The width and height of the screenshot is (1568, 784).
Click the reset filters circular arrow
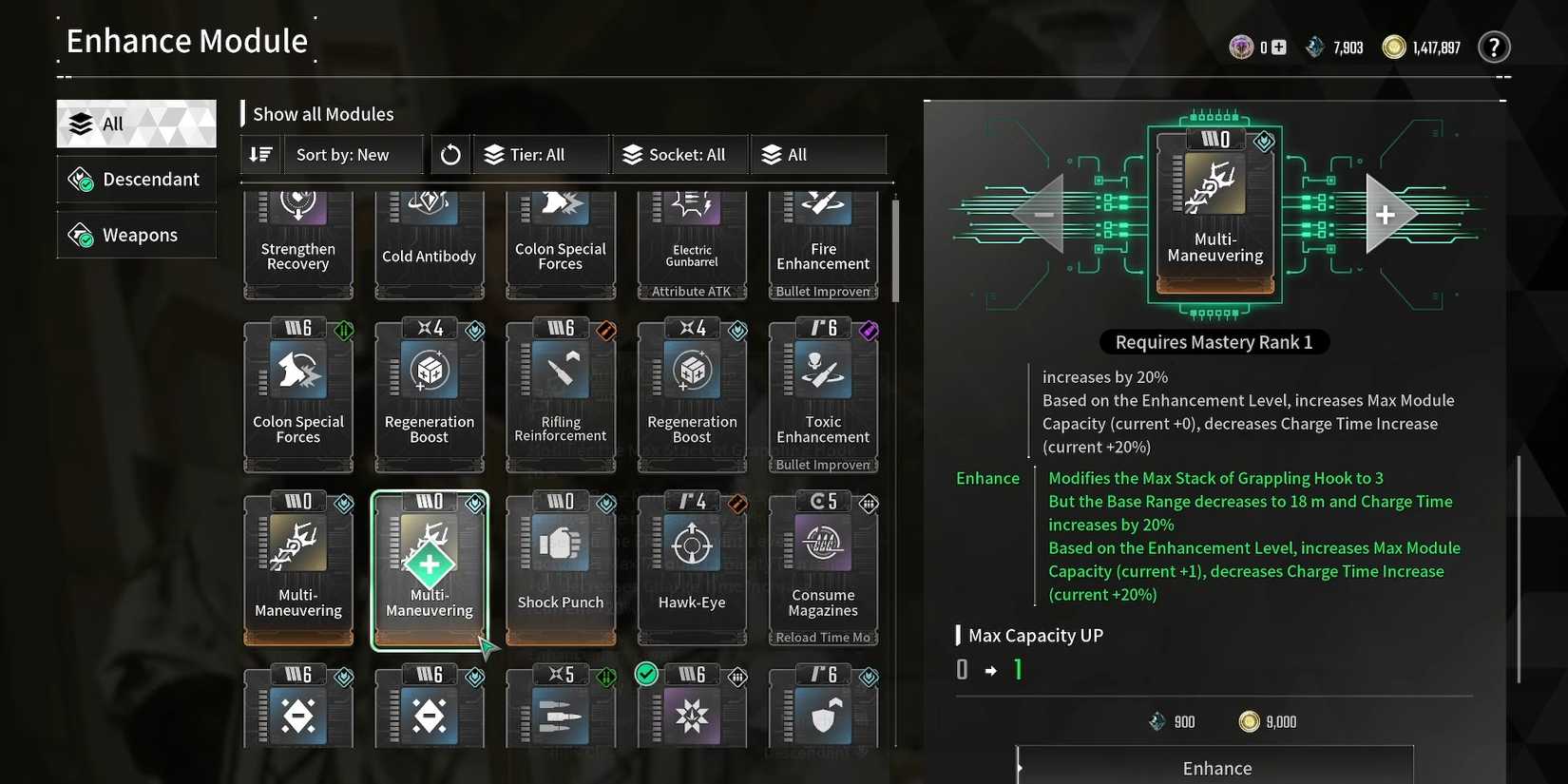[x=449, y=154]
